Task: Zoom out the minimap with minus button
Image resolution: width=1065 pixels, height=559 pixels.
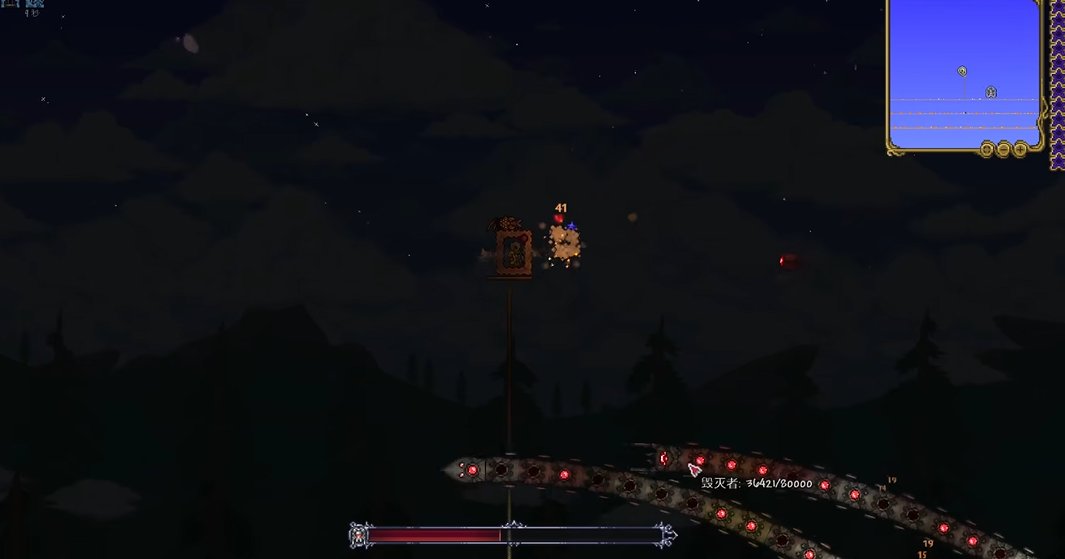Action: [1003, 150]
